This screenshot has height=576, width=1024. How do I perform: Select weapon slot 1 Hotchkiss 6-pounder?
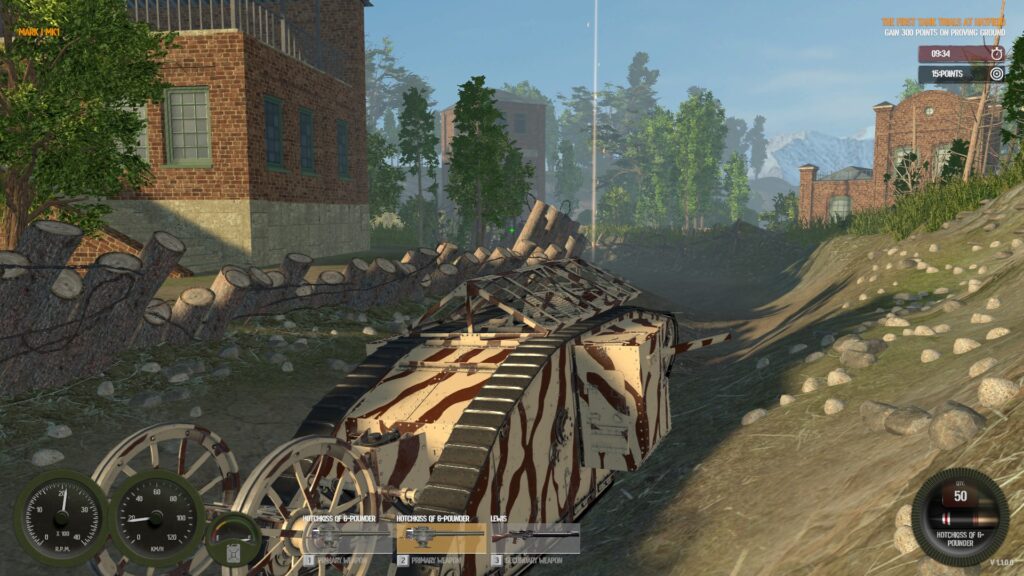coord(347,538)
